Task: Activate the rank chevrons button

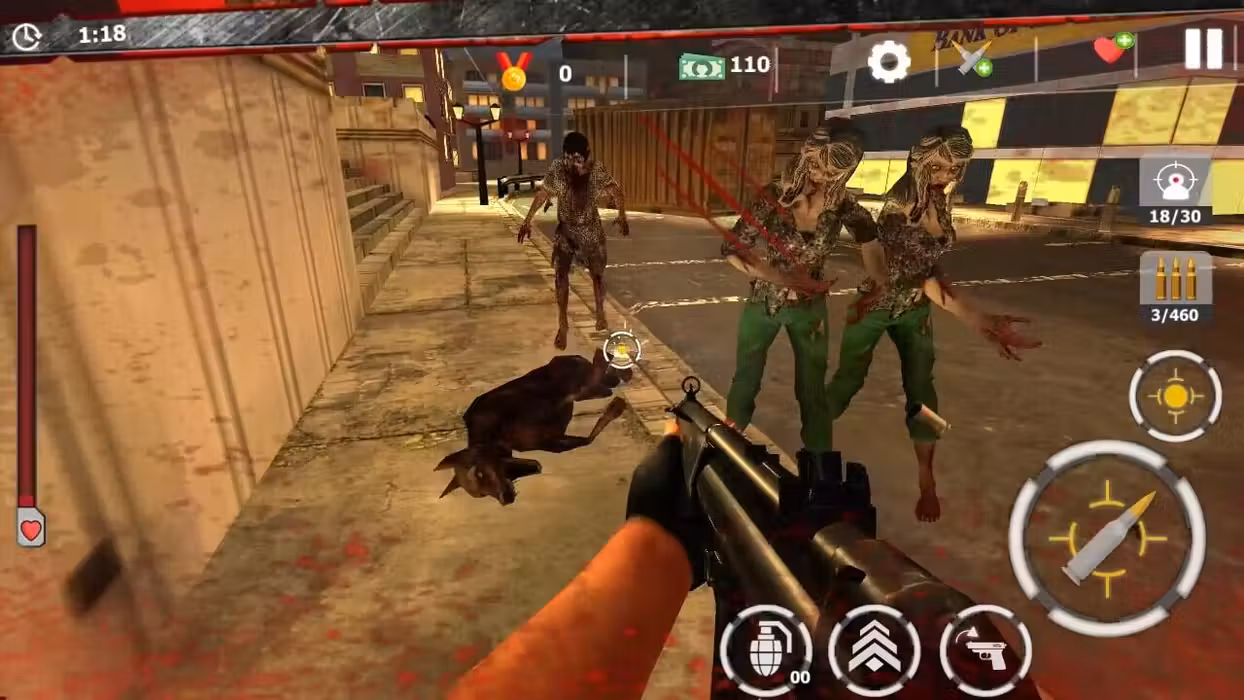Action: (x=874, y=651)
